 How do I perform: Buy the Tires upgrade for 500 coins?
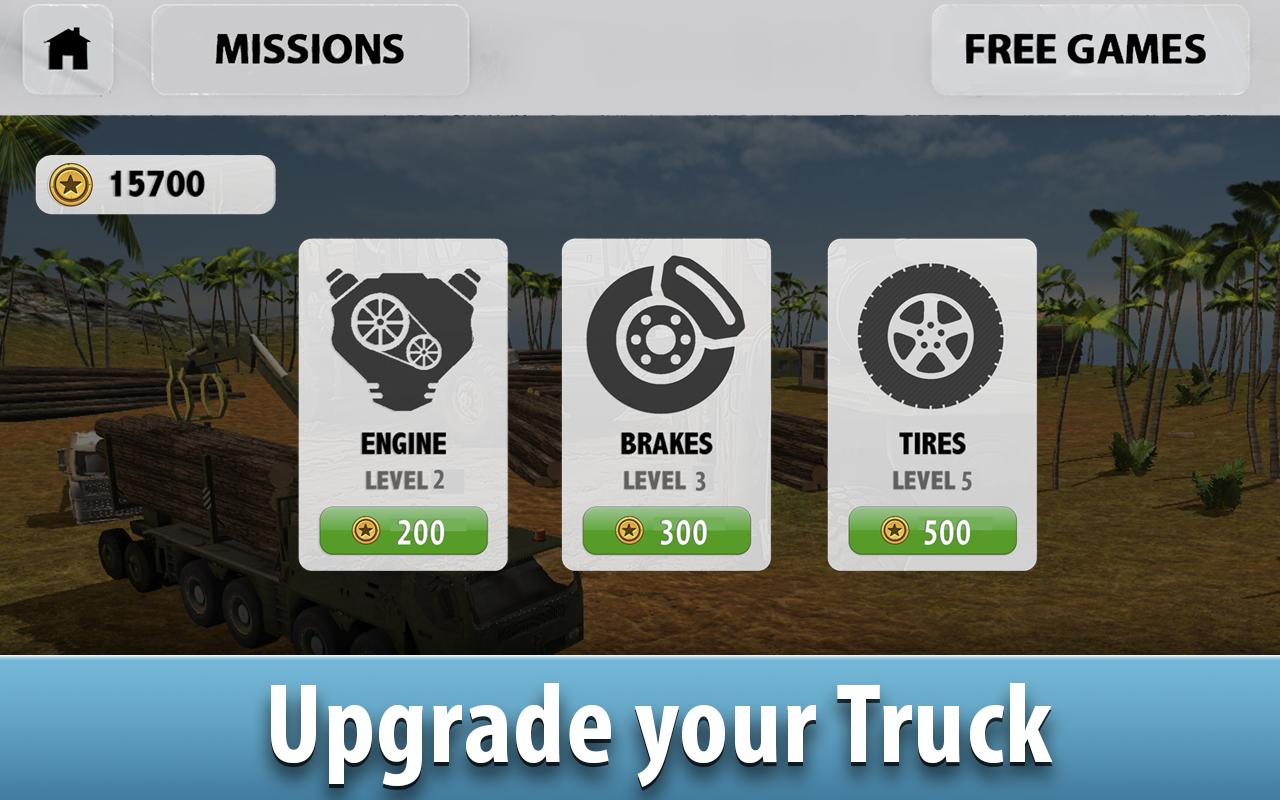coord(931,531)
